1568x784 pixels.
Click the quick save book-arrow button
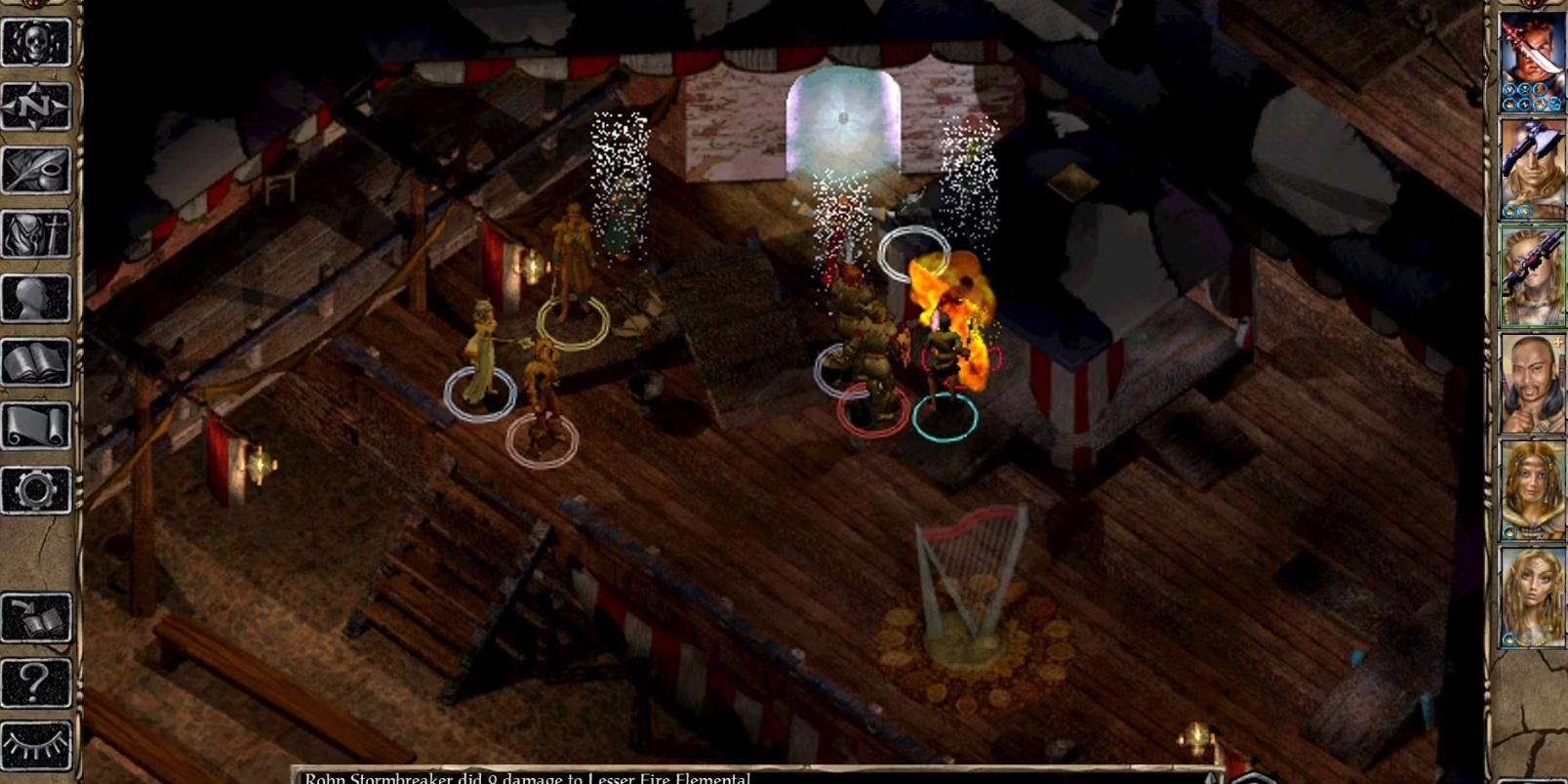click(x=36, y=617)
